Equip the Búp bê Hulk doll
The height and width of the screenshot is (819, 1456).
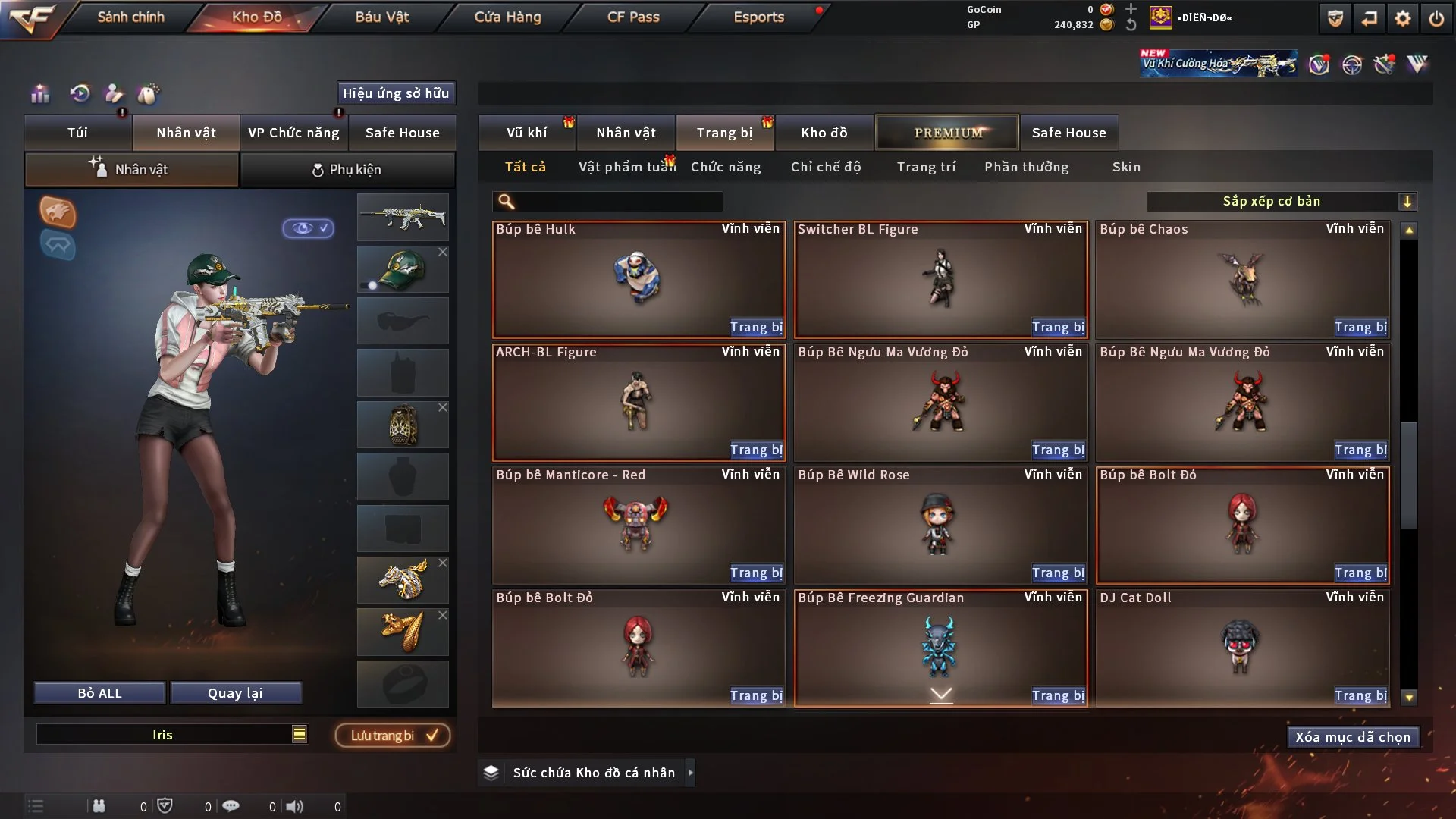pyautogui.click(x=756, y=327)
